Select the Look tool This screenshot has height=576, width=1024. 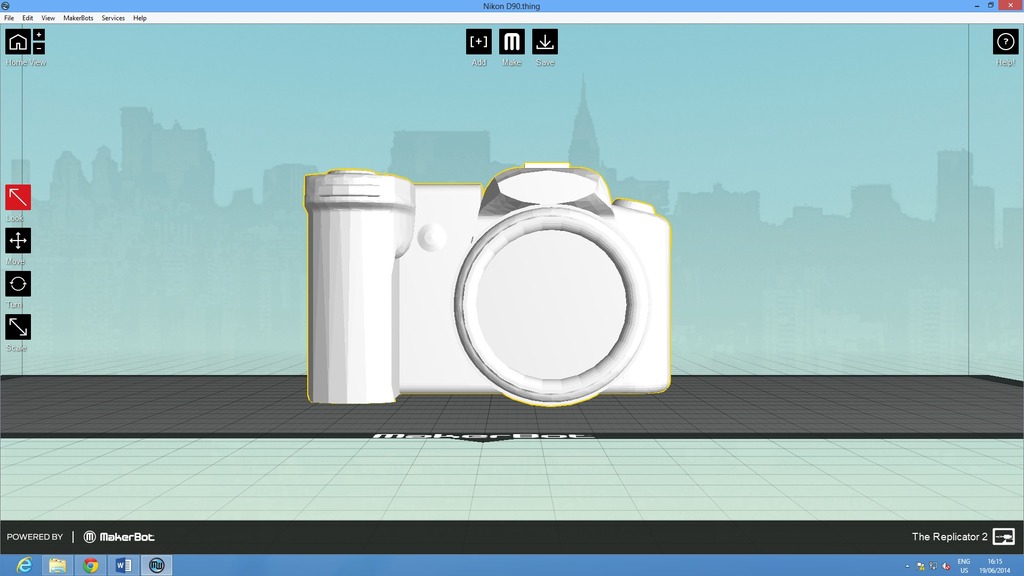point(18,197)
